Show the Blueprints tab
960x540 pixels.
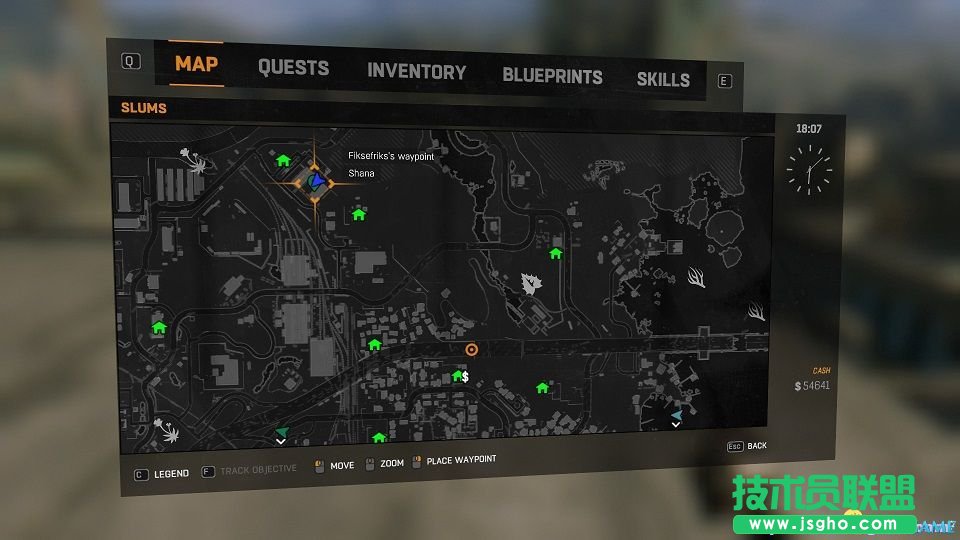click(552, 76)
